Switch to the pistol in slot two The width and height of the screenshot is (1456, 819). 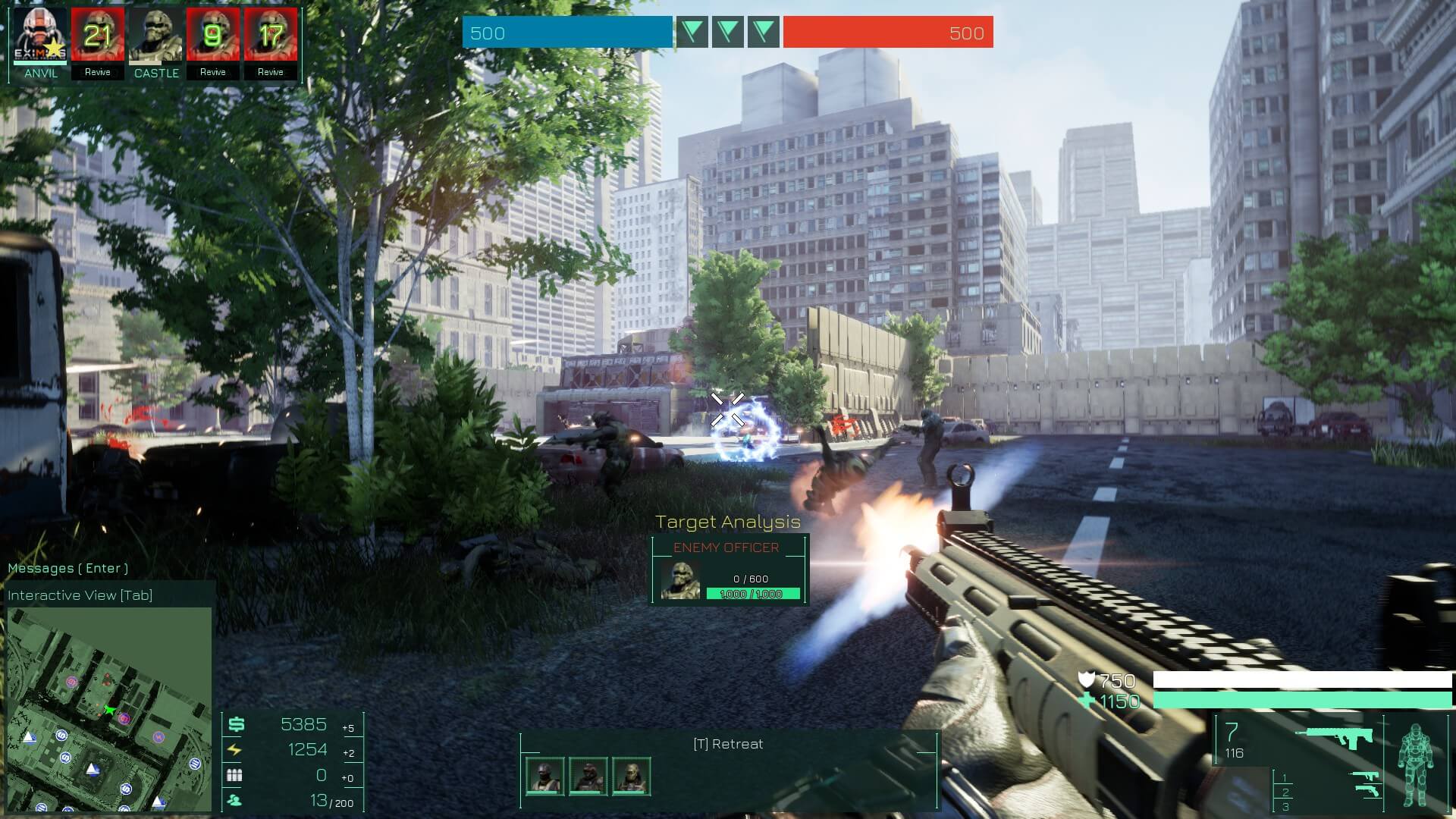[1367, 792]
